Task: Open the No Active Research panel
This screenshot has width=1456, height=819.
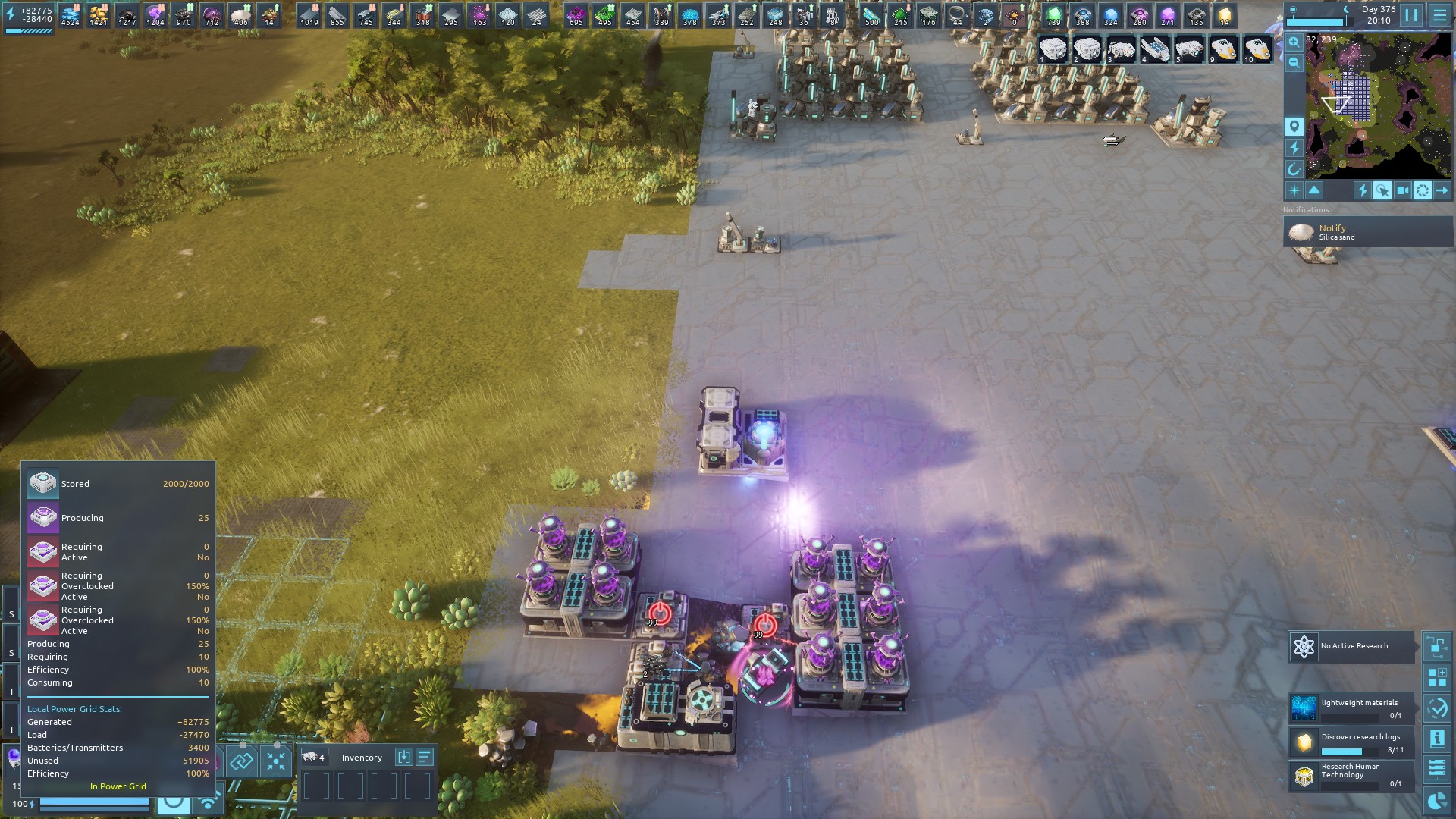Action: (x=1351, y=646)
